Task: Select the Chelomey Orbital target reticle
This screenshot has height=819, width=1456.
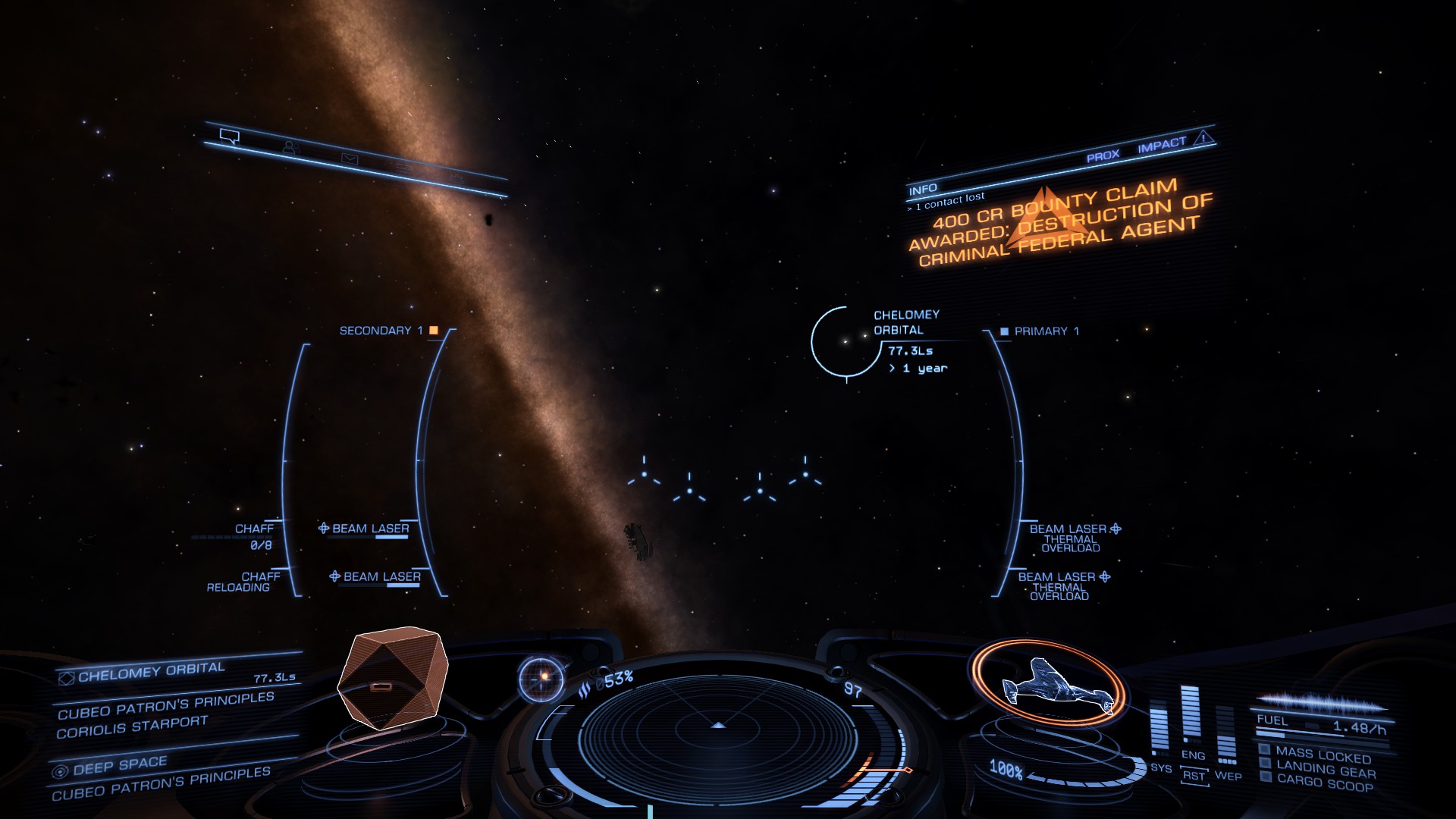Action: tap(845, 341)
